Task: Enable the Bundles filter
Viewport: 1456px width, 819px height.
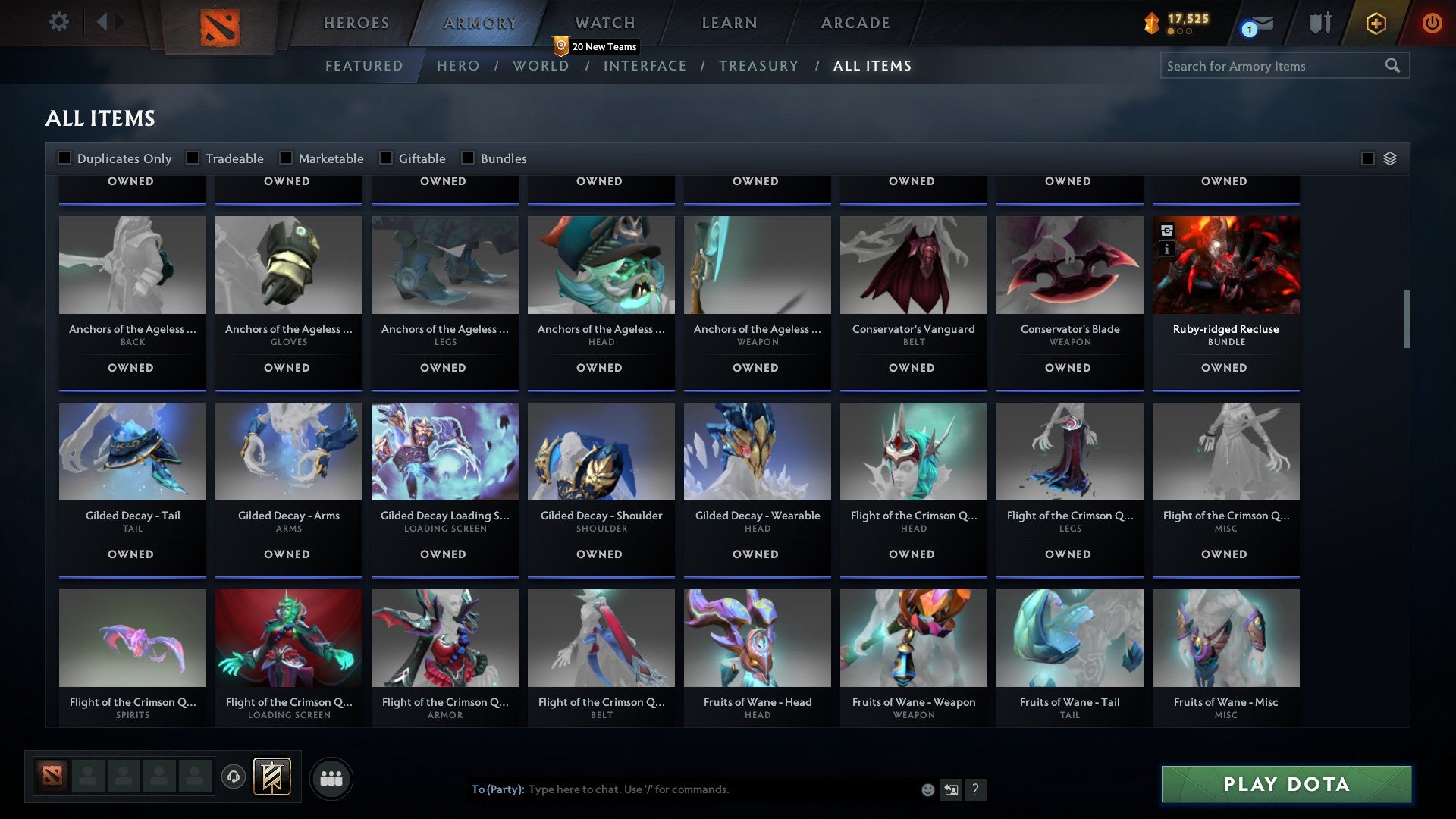Action: 467,158
